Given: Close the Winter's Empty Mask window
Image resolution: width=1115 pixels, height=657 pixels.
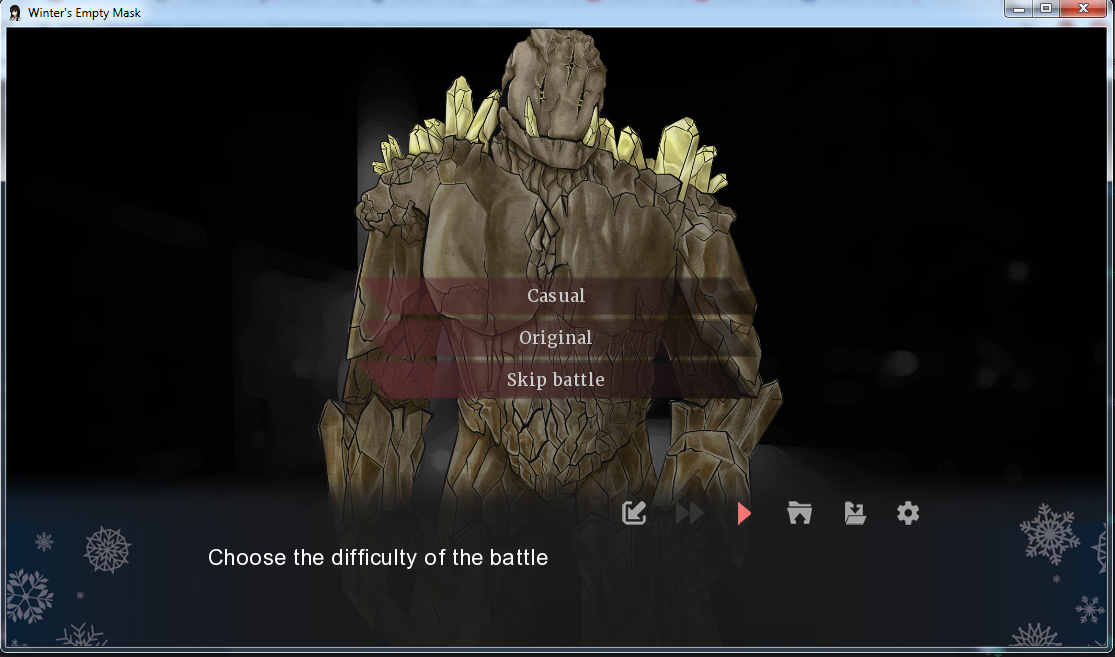Looking at the screenshot, I should 1084,9.
